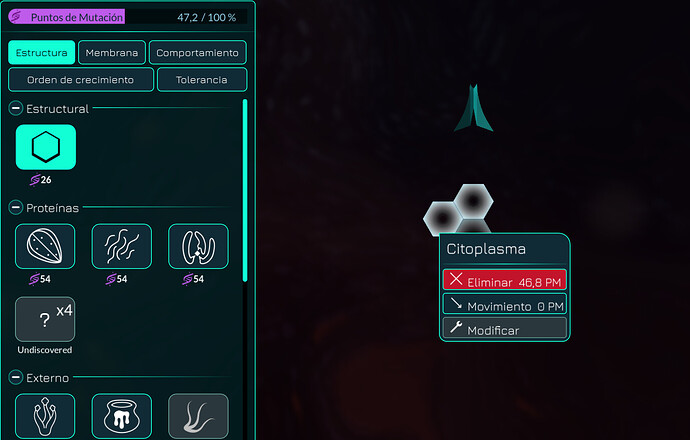Open the Membrana tab
The height and width of the screenshot is (440, 690).
pyautogui.click(x=112, y=53)
